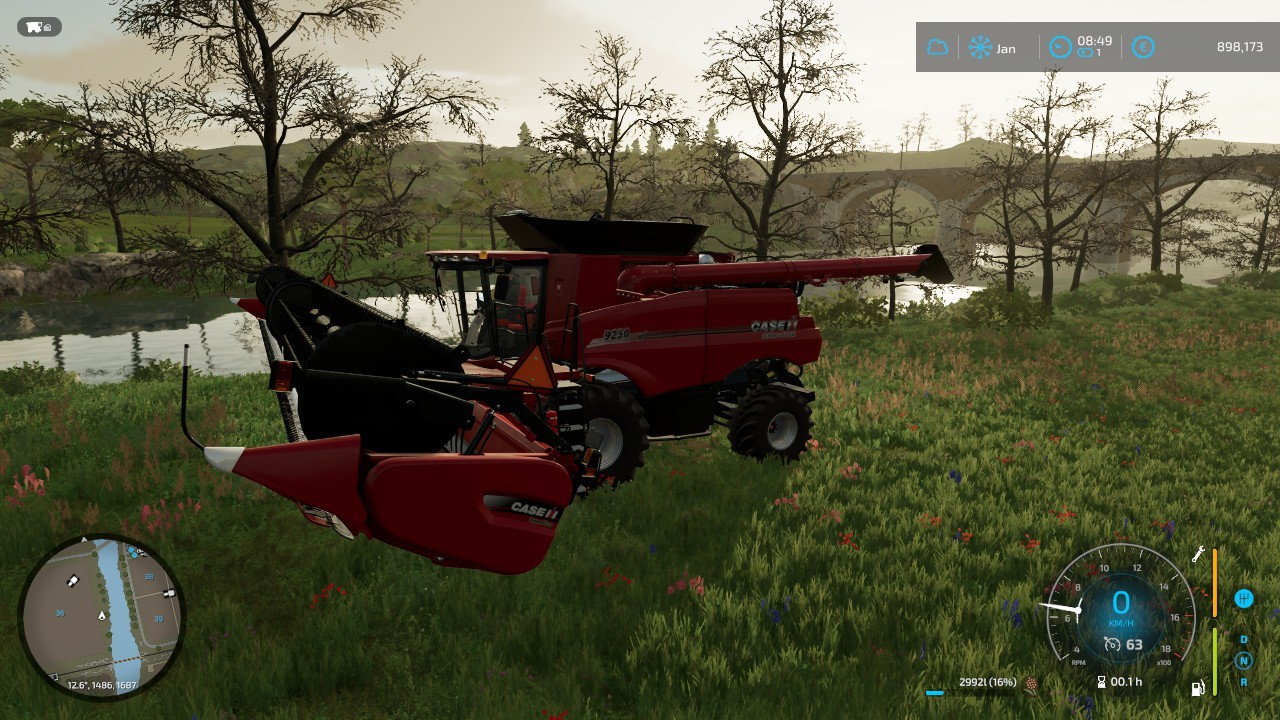The height and width of the screenshot is (720, 1280).
Task: Select the neutral N gear indicator
Action: tap(1244, 660)
